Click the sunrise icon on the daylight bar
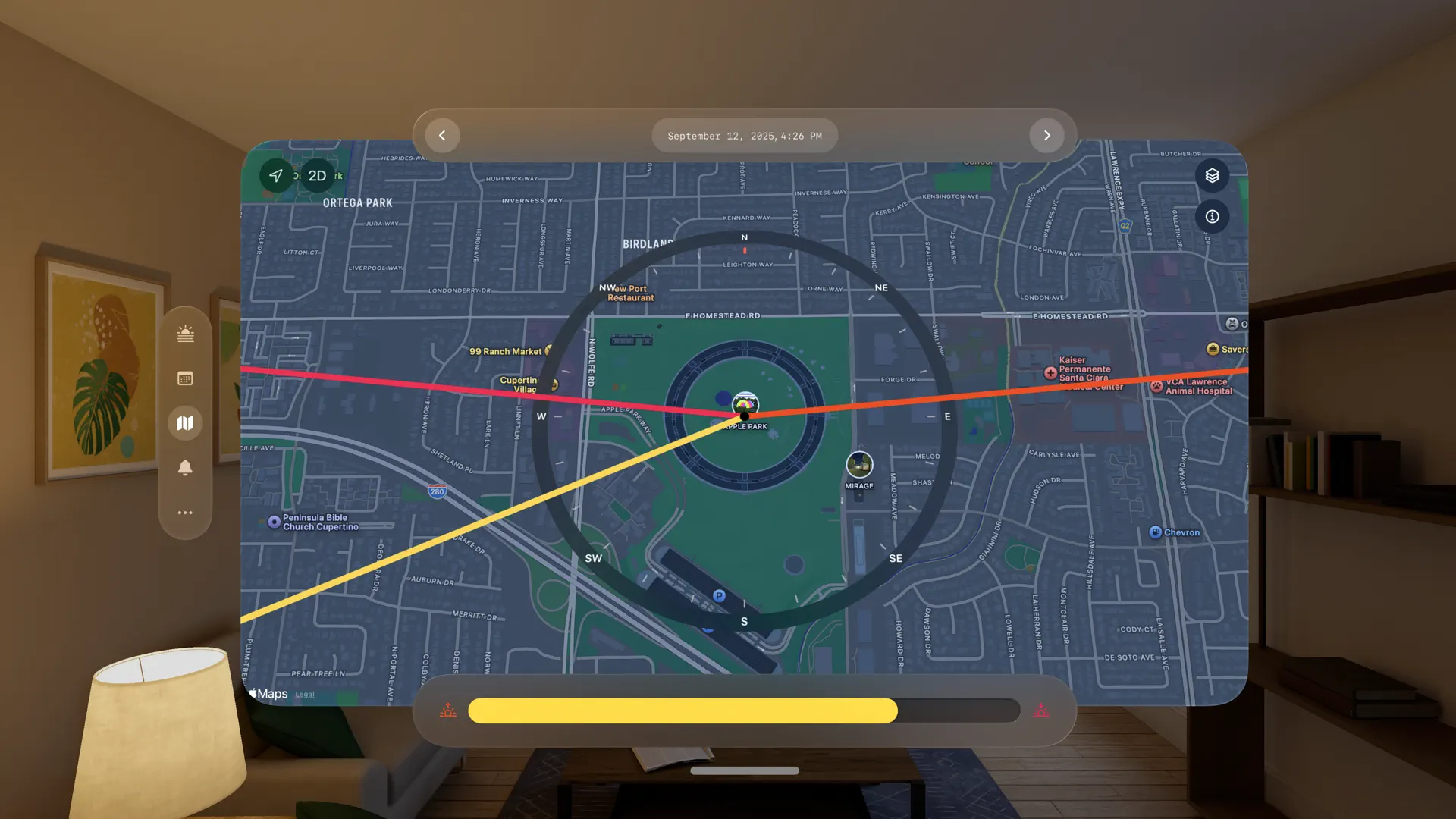The height and width of the screenshot is (819, 1456). pos(448,711)
